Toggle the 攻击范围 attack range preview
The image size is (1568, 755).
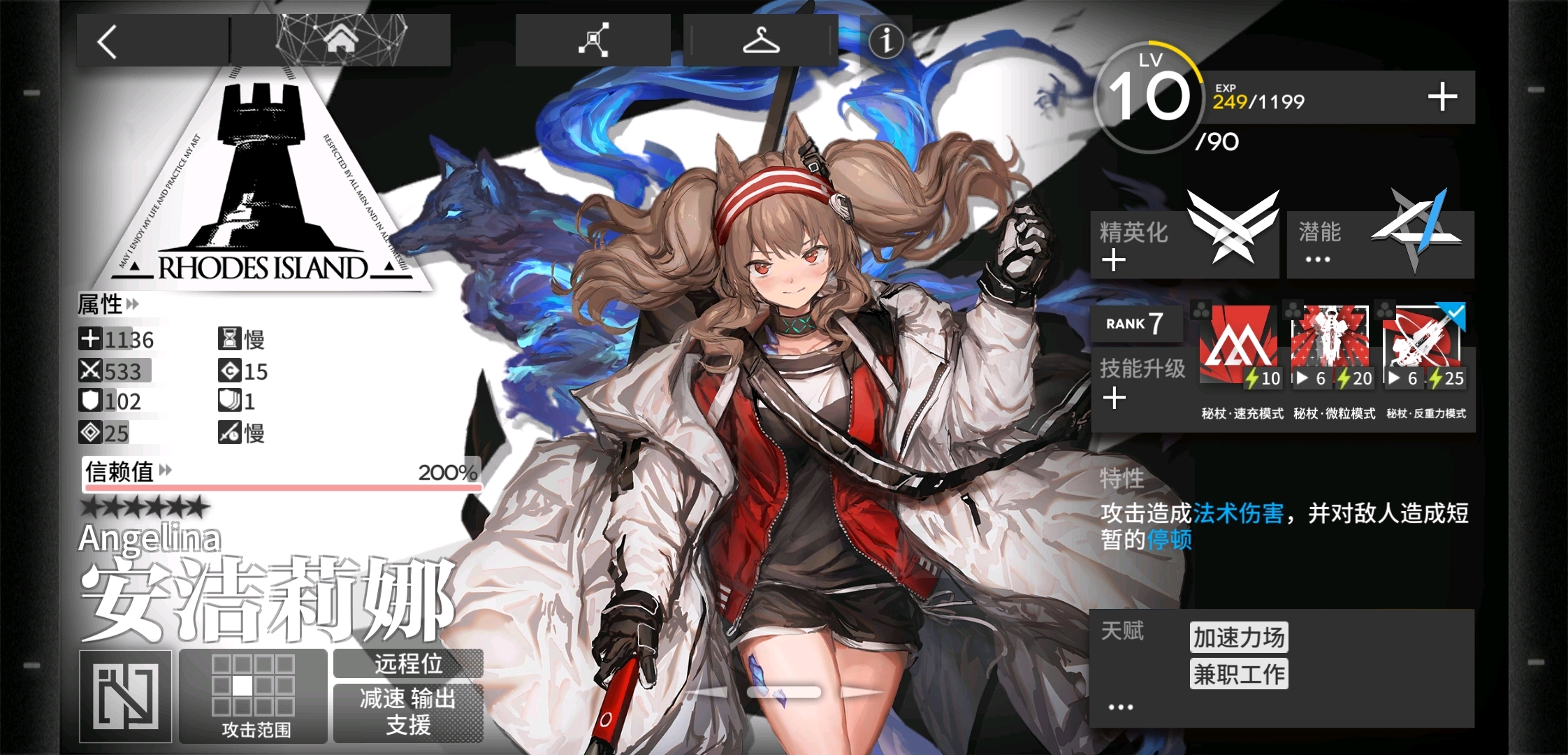(x=252, y=696)
